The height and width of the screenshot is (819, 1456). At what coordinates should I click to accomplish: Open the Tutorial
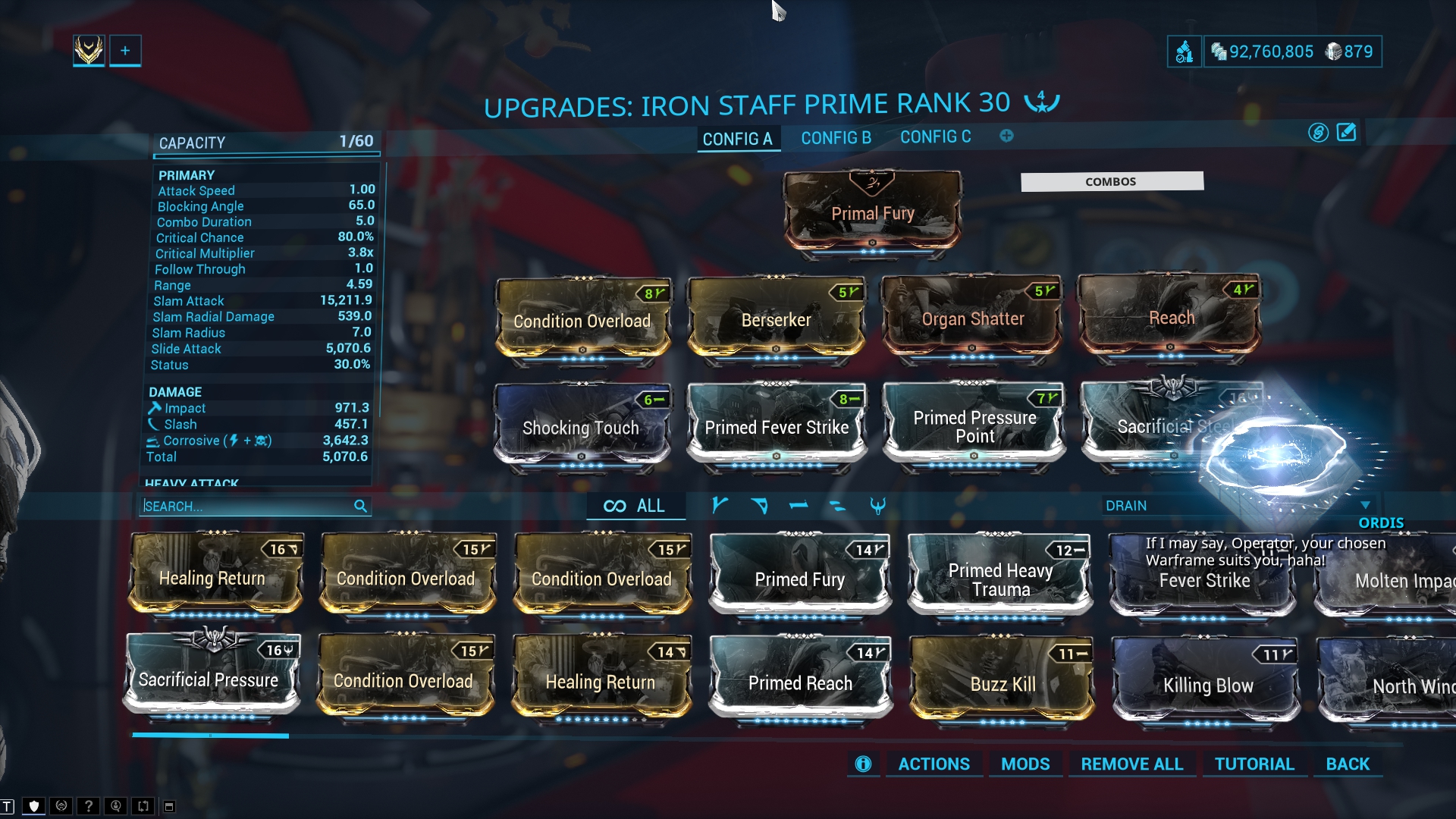(1254, 764)
